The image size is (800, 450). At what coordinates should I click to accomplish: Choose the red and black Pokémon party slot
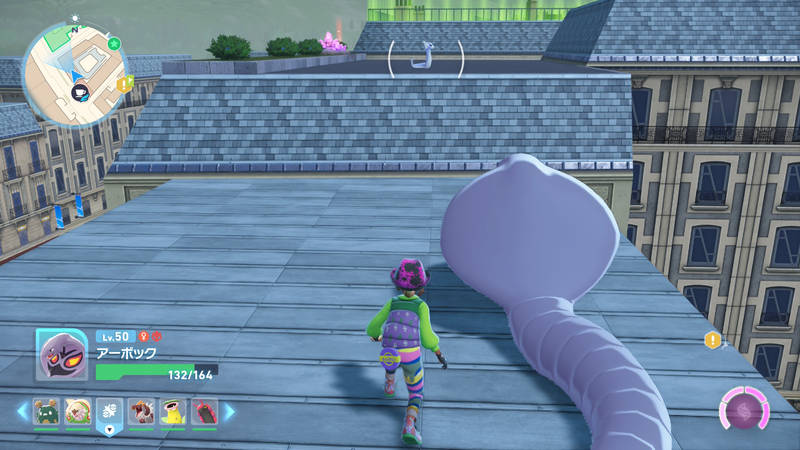coord(204,411)
